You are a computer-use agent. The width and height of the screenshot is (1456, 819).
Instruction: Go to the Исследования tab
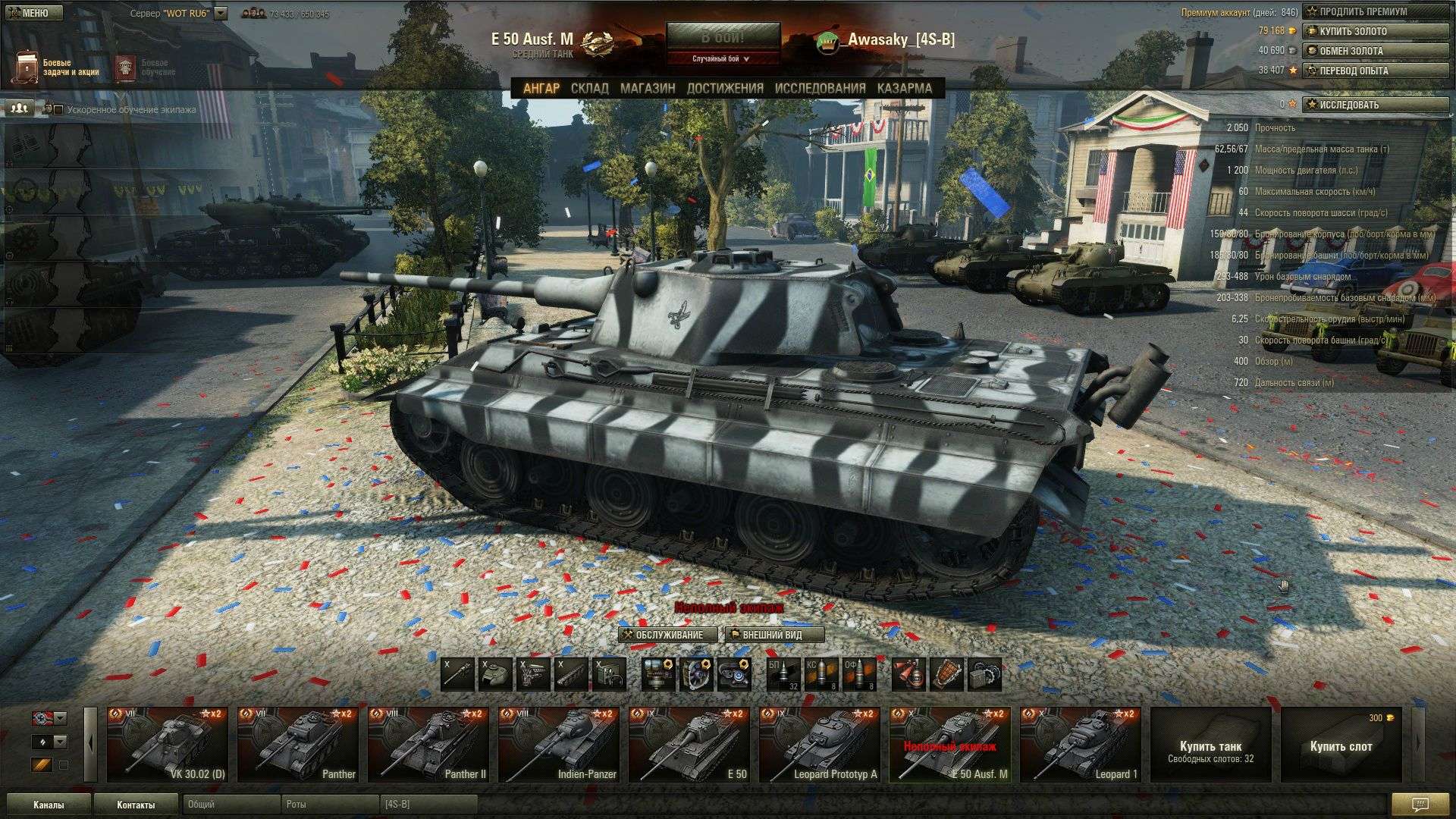tap(820, 88)
